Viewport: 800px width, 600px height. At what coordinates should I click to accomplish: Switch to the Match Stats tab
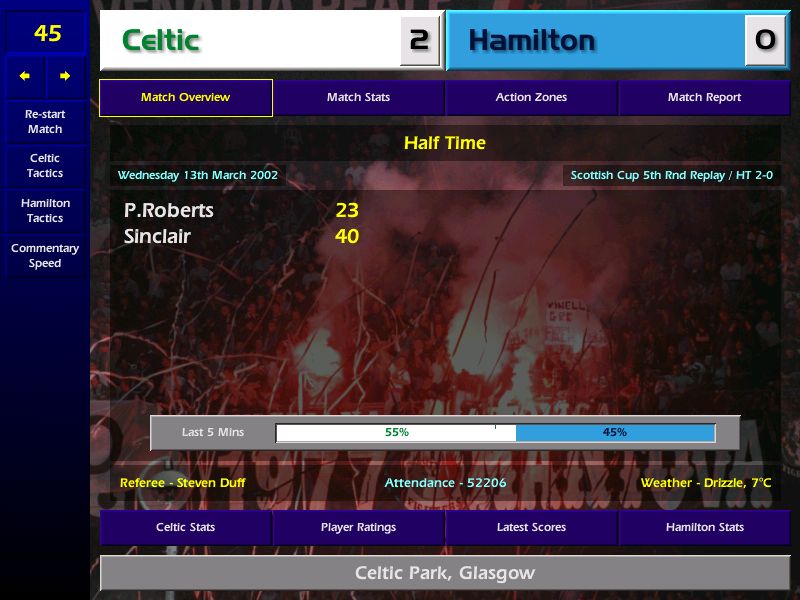pyautogui.click(x=358, y=98)
